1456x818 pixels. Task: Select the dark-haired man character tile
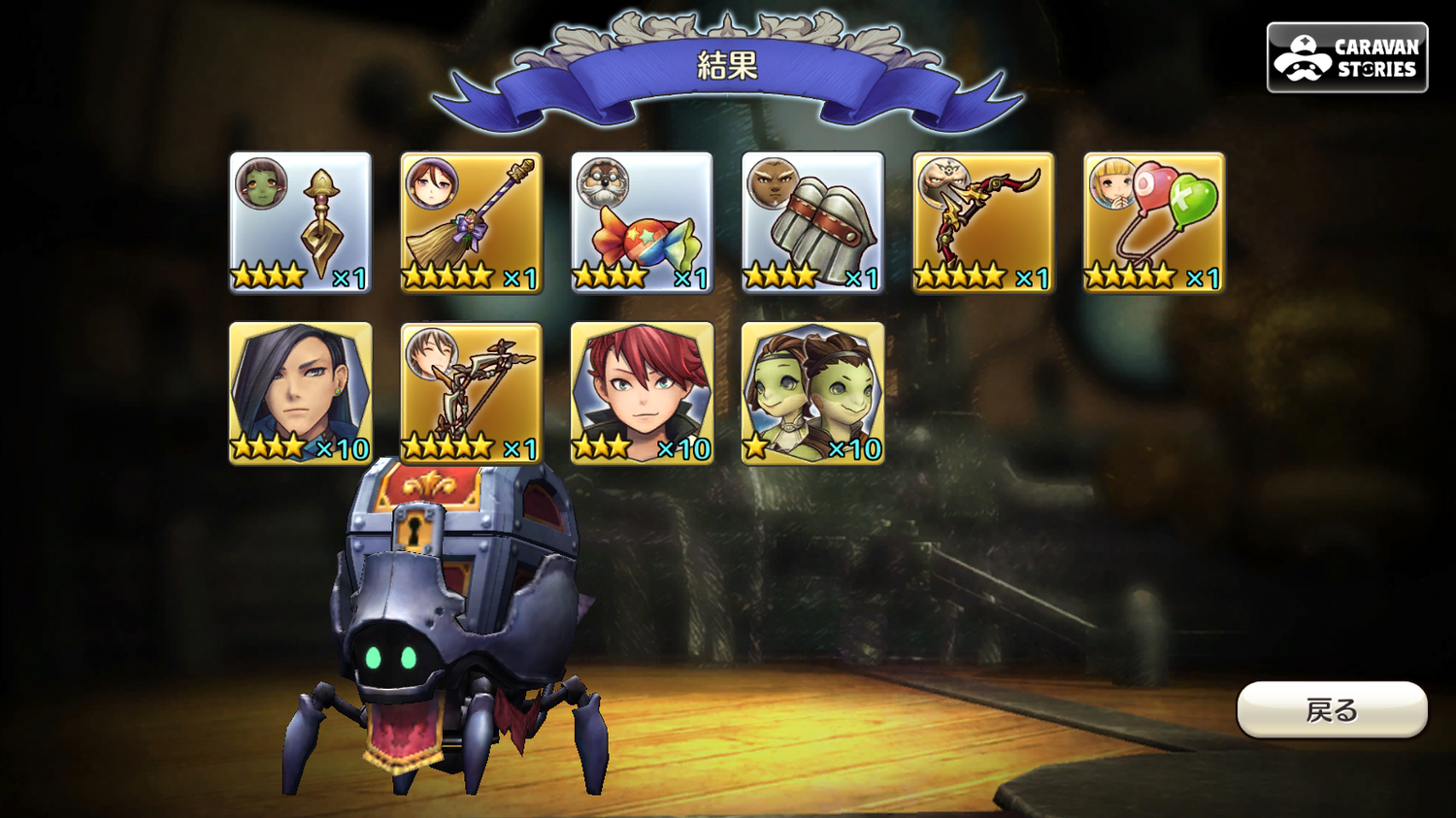(x=301, y=393)
